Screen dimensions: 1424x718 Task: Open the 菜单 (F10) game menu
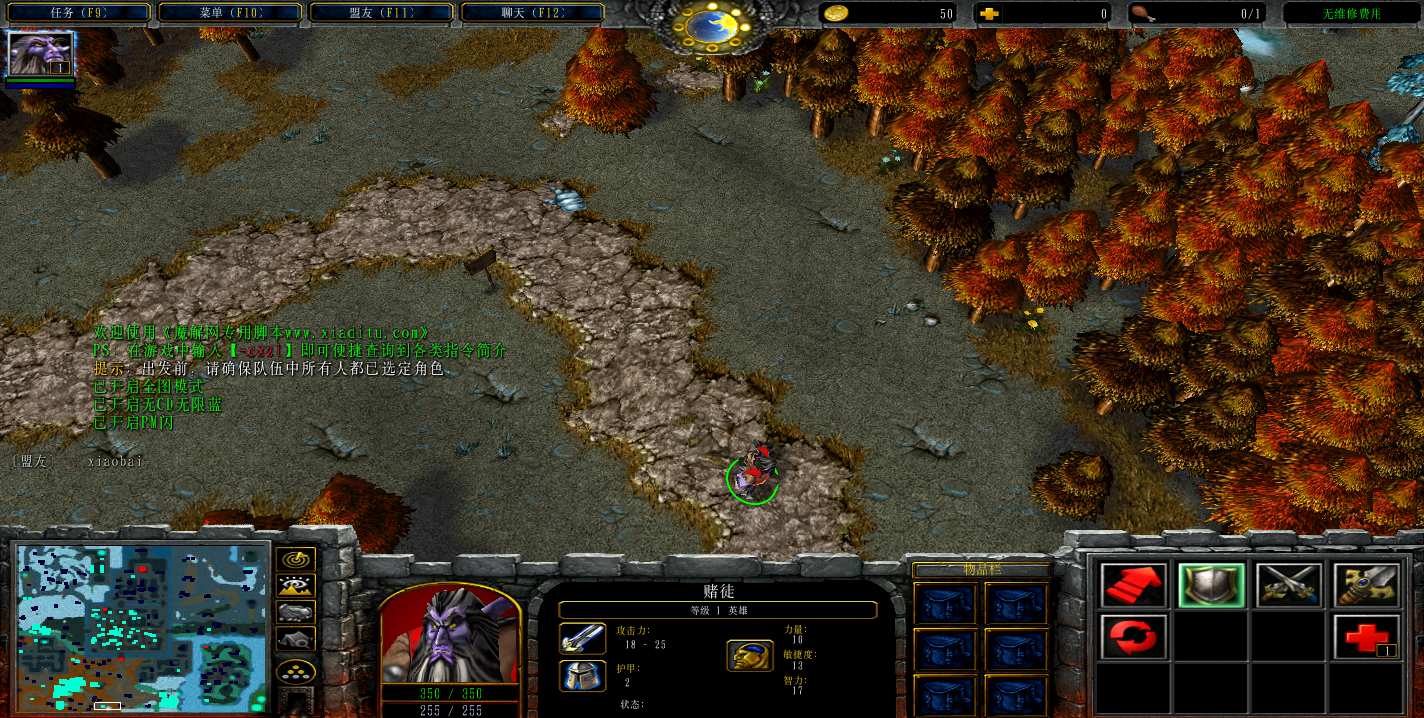pyautogui.click(x=231, y=13)
